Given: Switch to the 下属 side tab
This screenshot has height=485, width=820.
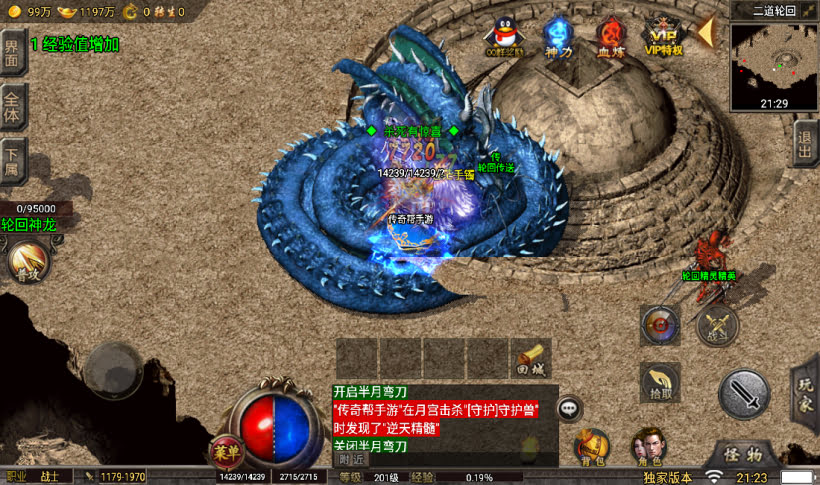Looking at the screenshot, I should coord(12,160).
